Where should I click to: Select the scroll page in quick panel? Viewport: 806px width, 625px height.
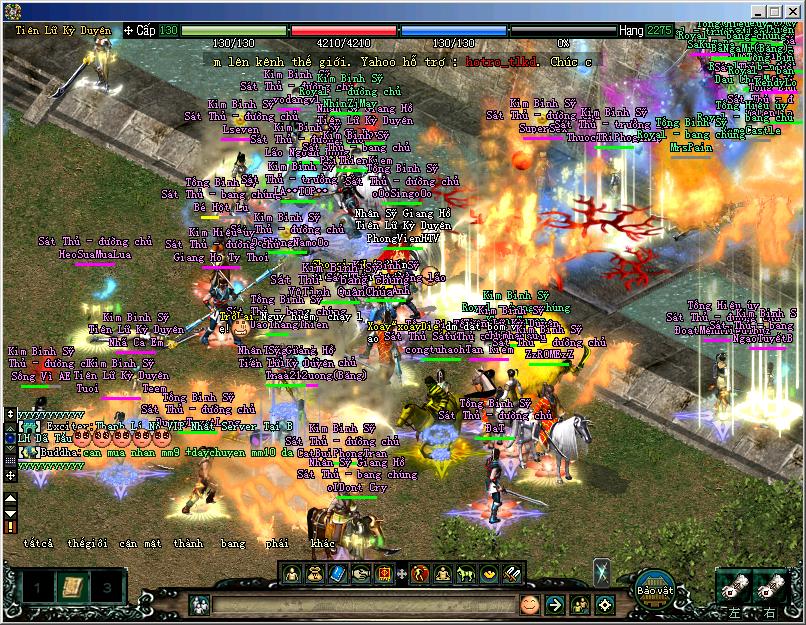click(x=72, y=586)
